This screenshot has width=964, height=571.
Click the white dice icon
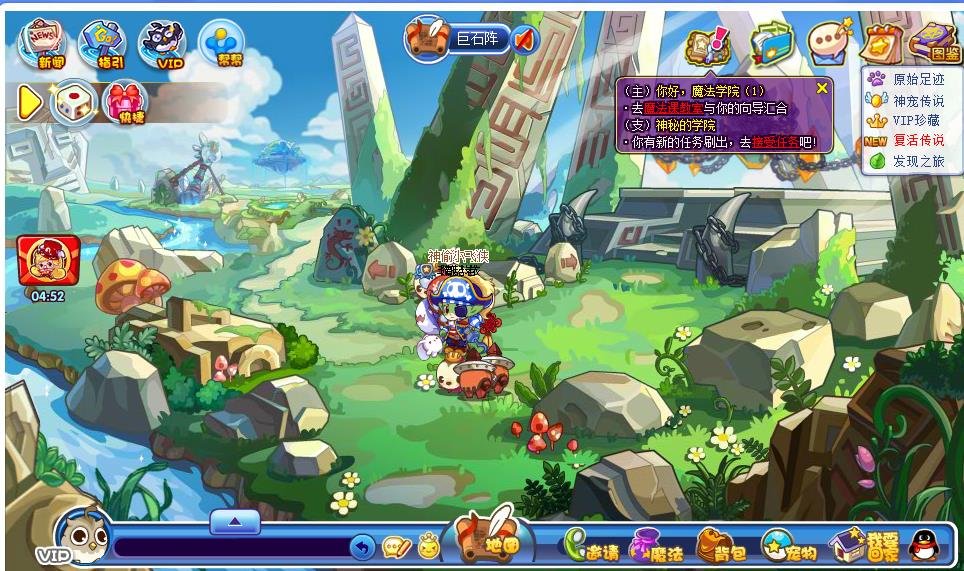click(75, 102)
